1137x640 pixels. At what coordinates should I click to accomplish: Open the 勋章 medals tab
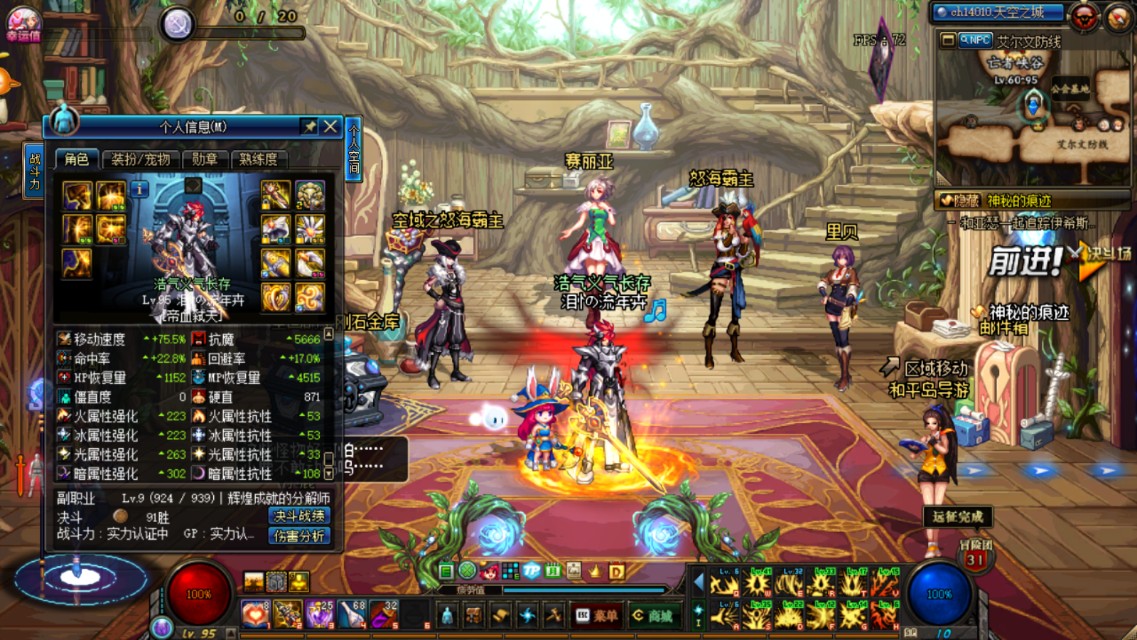click(x=205, y=159)
